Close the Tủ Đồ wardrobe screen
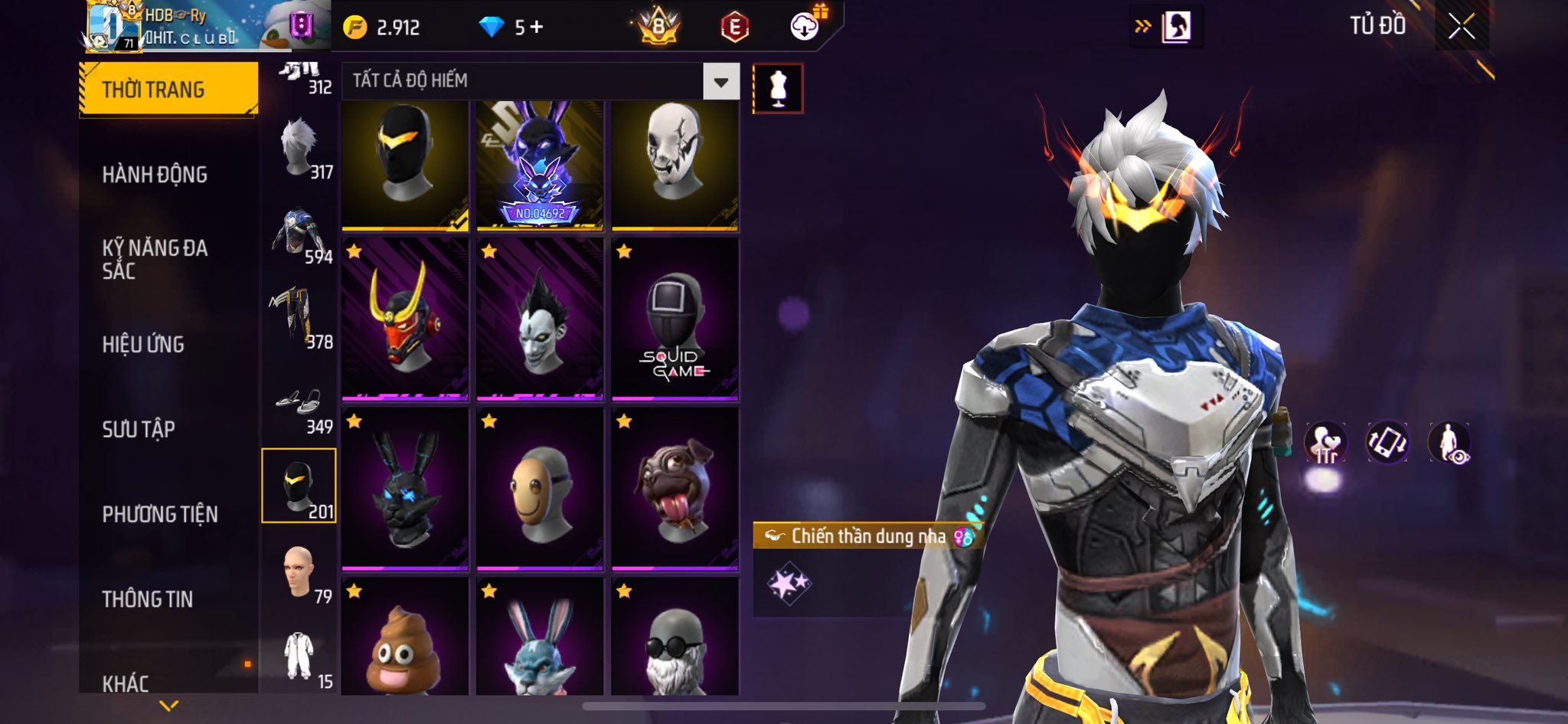1568x724 pixels. coord(1461,27)
